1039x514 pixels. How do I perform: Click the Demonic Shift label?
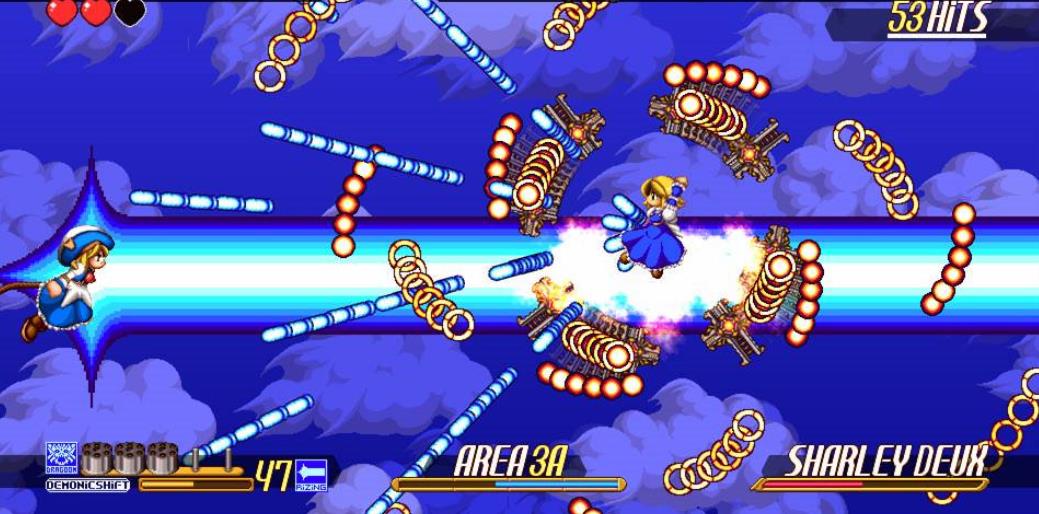[x=88, y=486]
